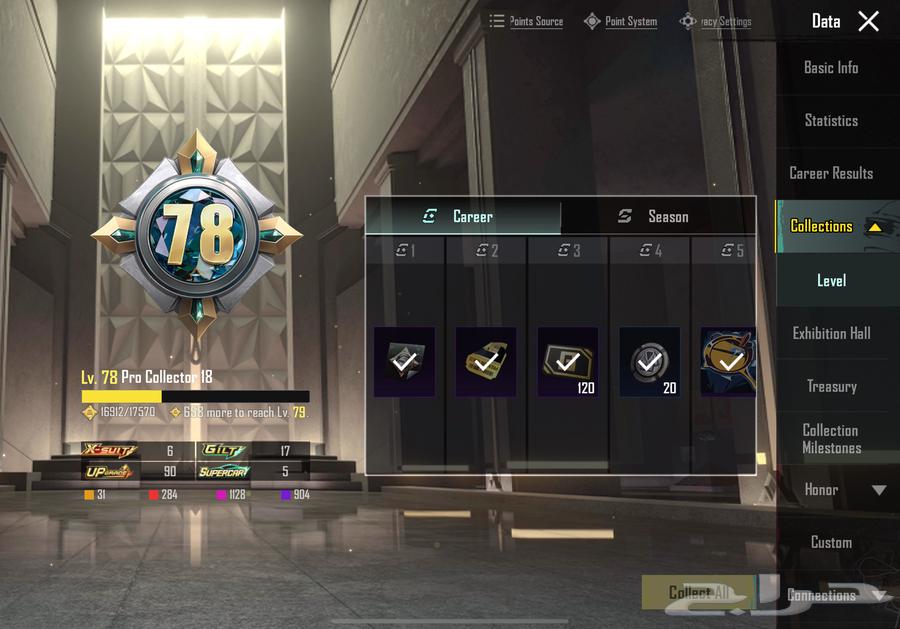Expand the Connections menu

tap(880, 596)
